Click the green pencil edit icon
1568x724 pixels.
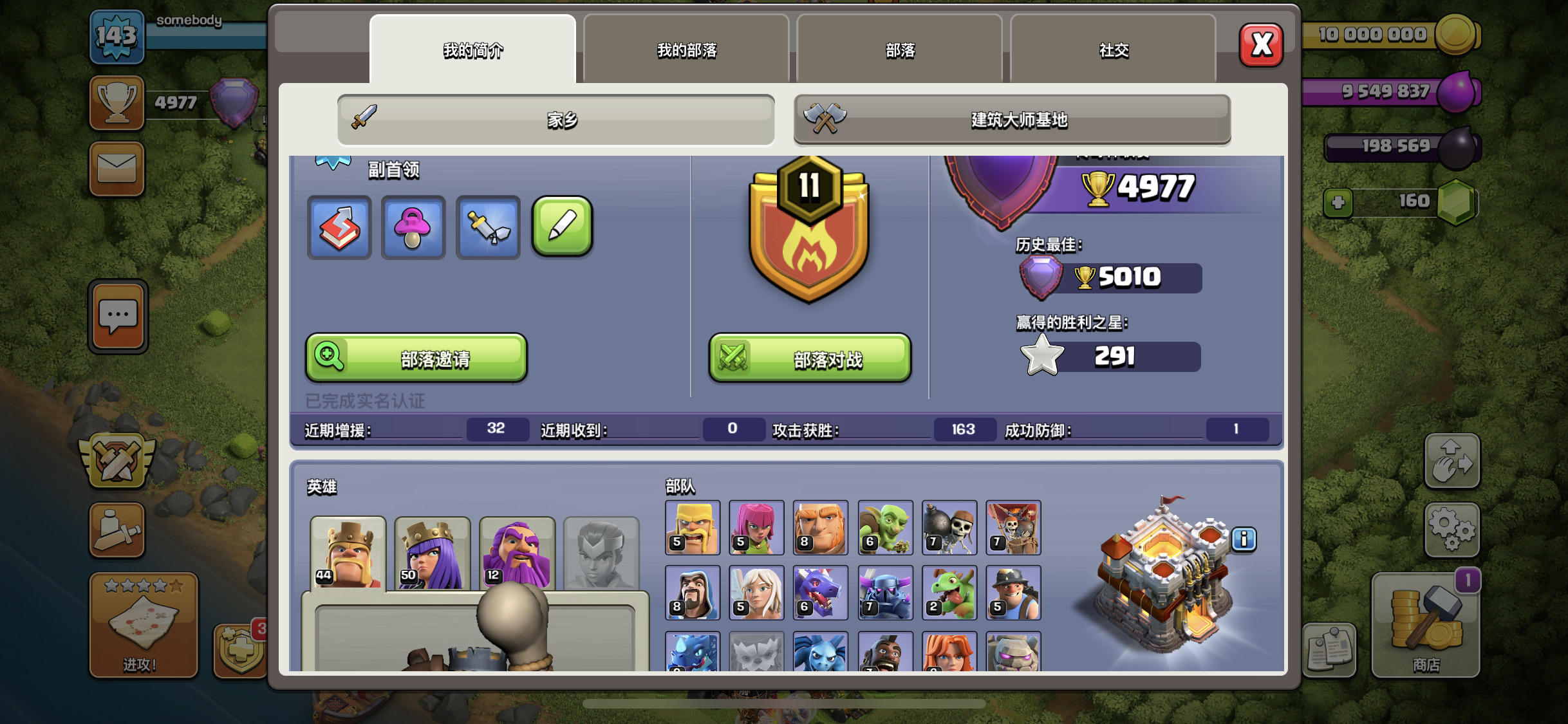pos(561,227)
